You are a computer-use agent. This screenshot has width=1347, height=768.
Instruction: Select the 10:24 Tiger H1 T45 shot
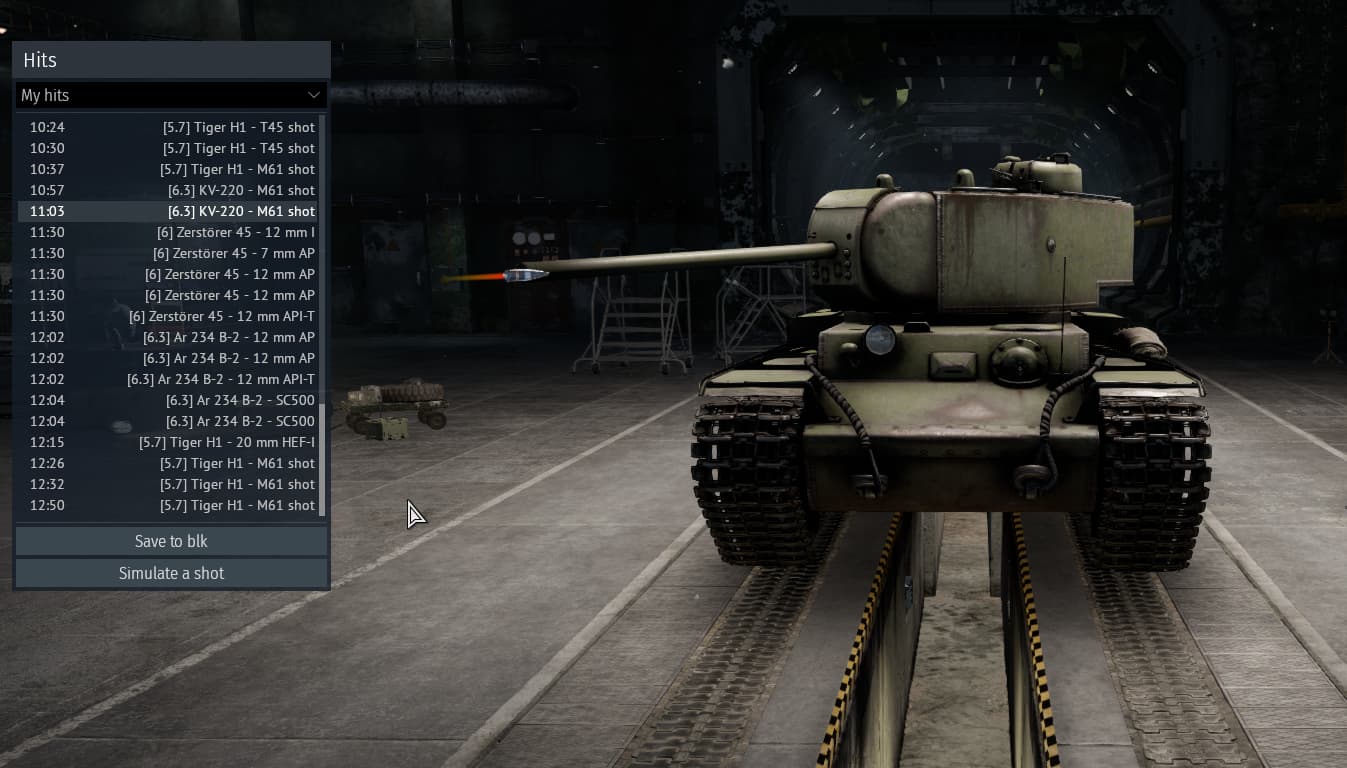point(168,127)
